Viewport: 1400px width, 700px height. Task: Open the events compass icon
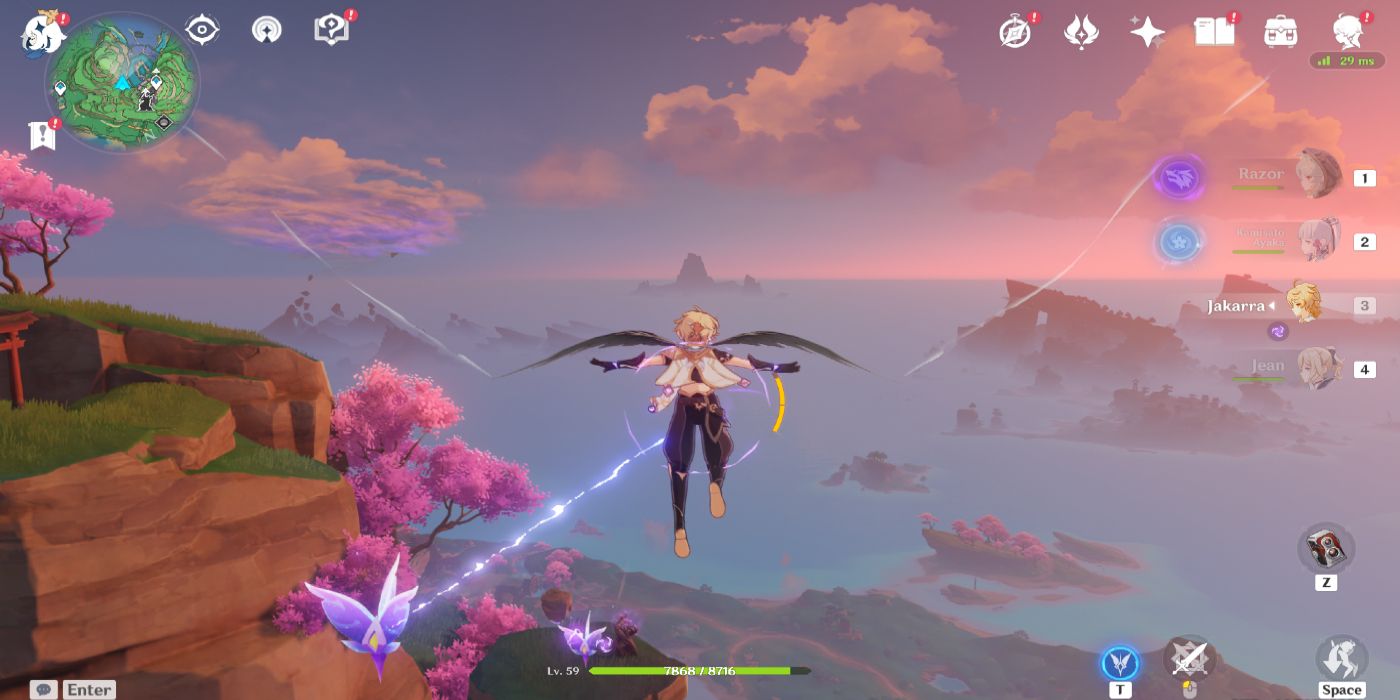(x=1015, y=32)
